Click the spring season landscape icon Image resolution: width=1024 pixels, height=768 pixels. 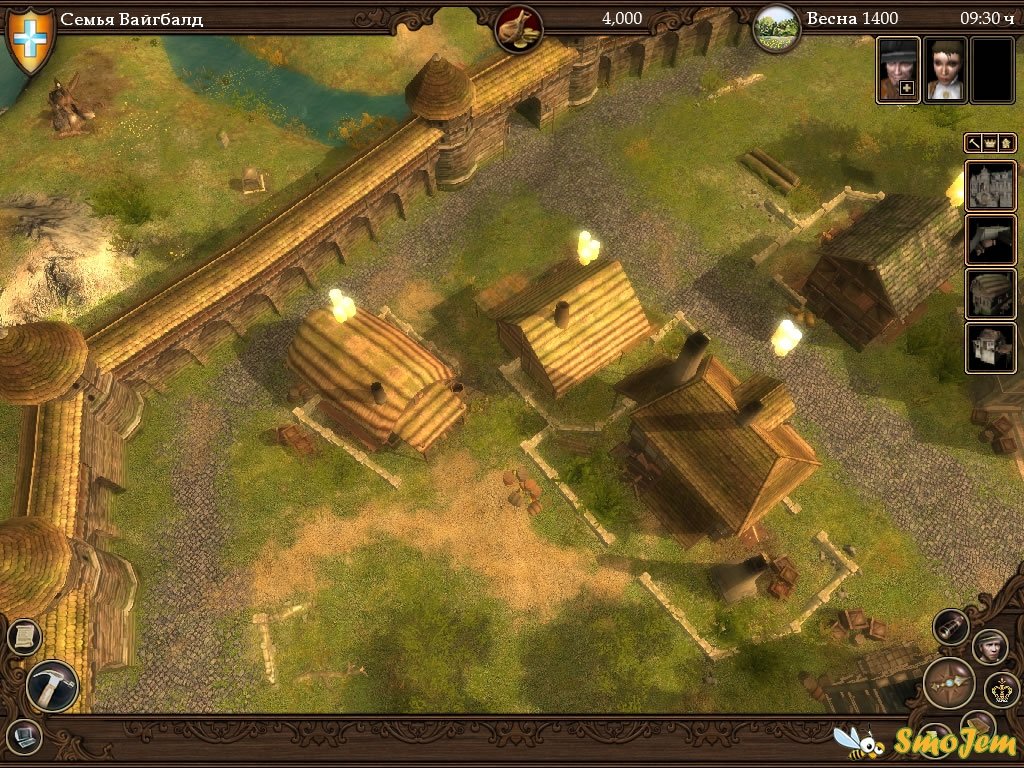(x=776, y=28)
